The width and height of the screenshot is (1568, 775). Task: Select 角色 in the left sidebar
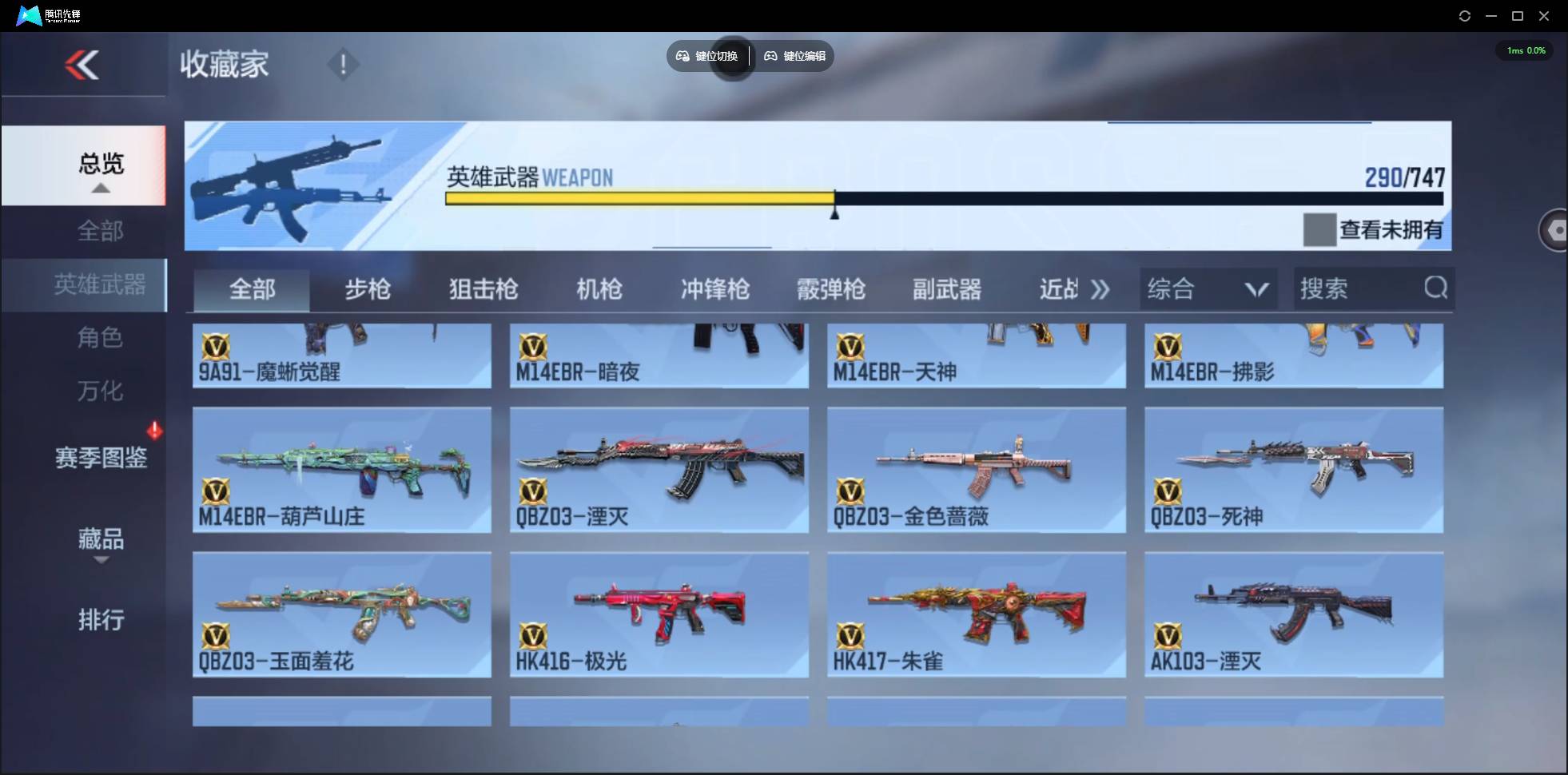click(101, 338)
